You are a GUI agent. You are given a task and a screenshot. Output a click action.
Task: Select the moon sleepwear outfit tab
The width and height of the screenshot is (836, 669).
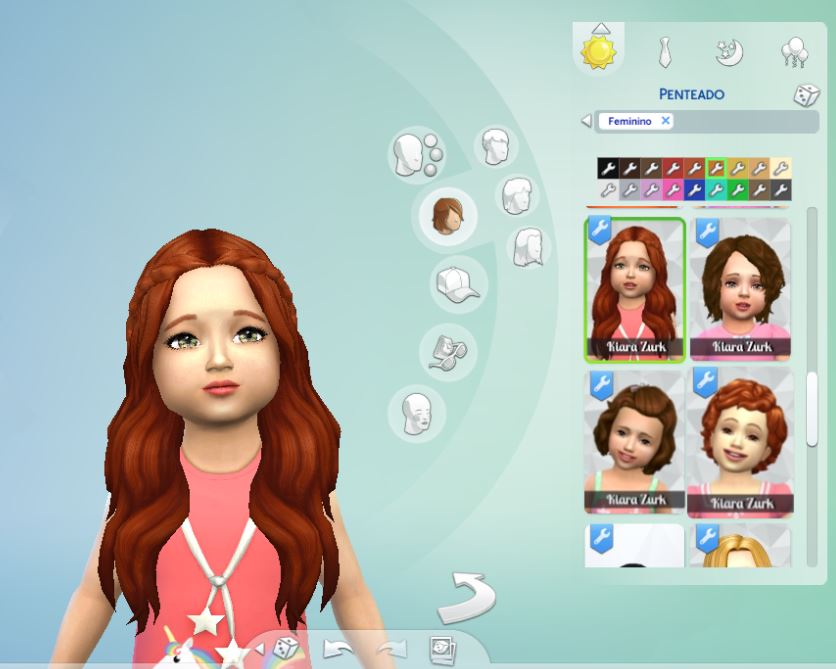(x=729, y=52)
